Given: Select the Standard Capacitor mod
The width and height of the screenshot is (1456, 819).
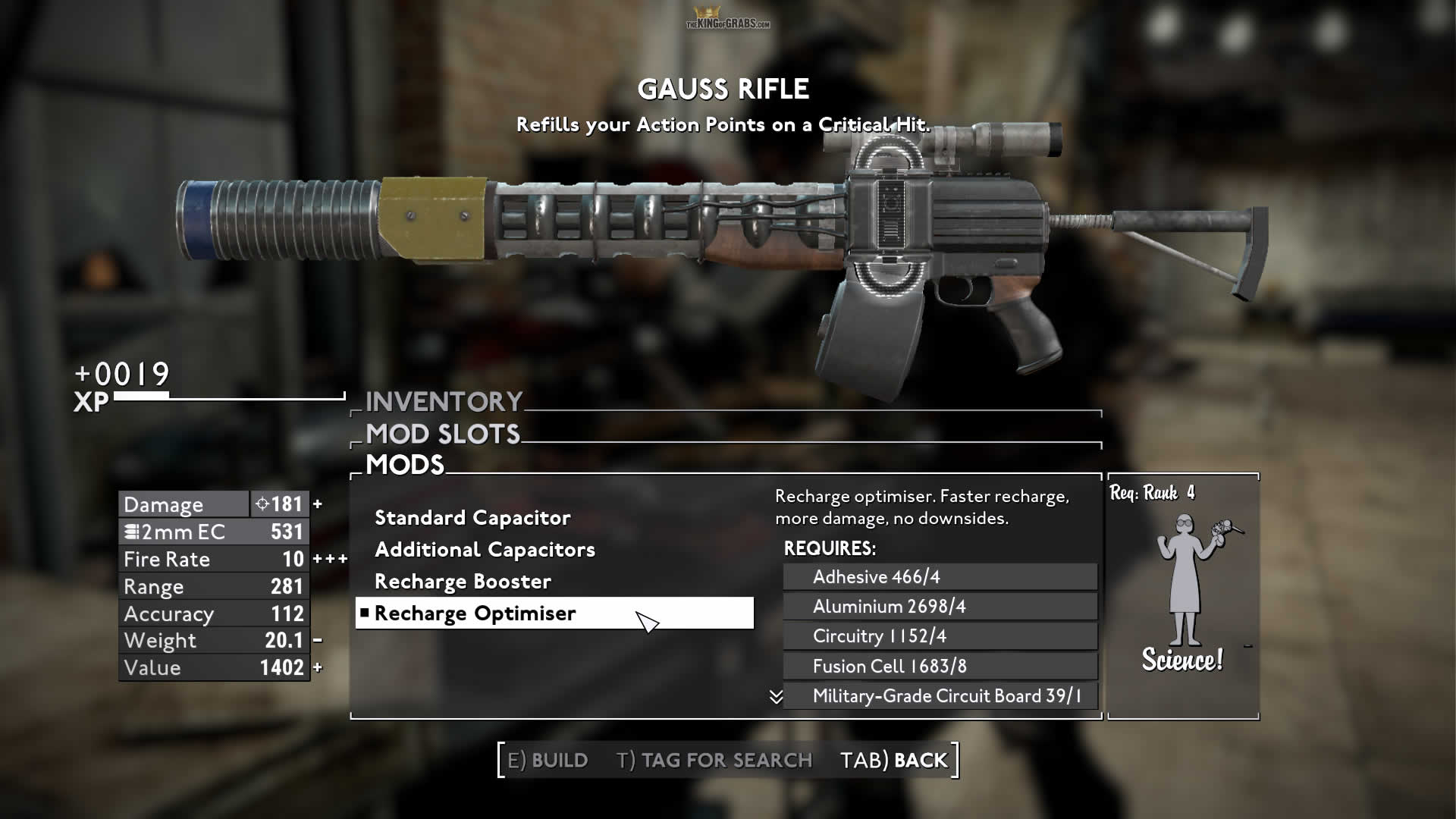Looking at the screenshot, I should coord(472,518).
